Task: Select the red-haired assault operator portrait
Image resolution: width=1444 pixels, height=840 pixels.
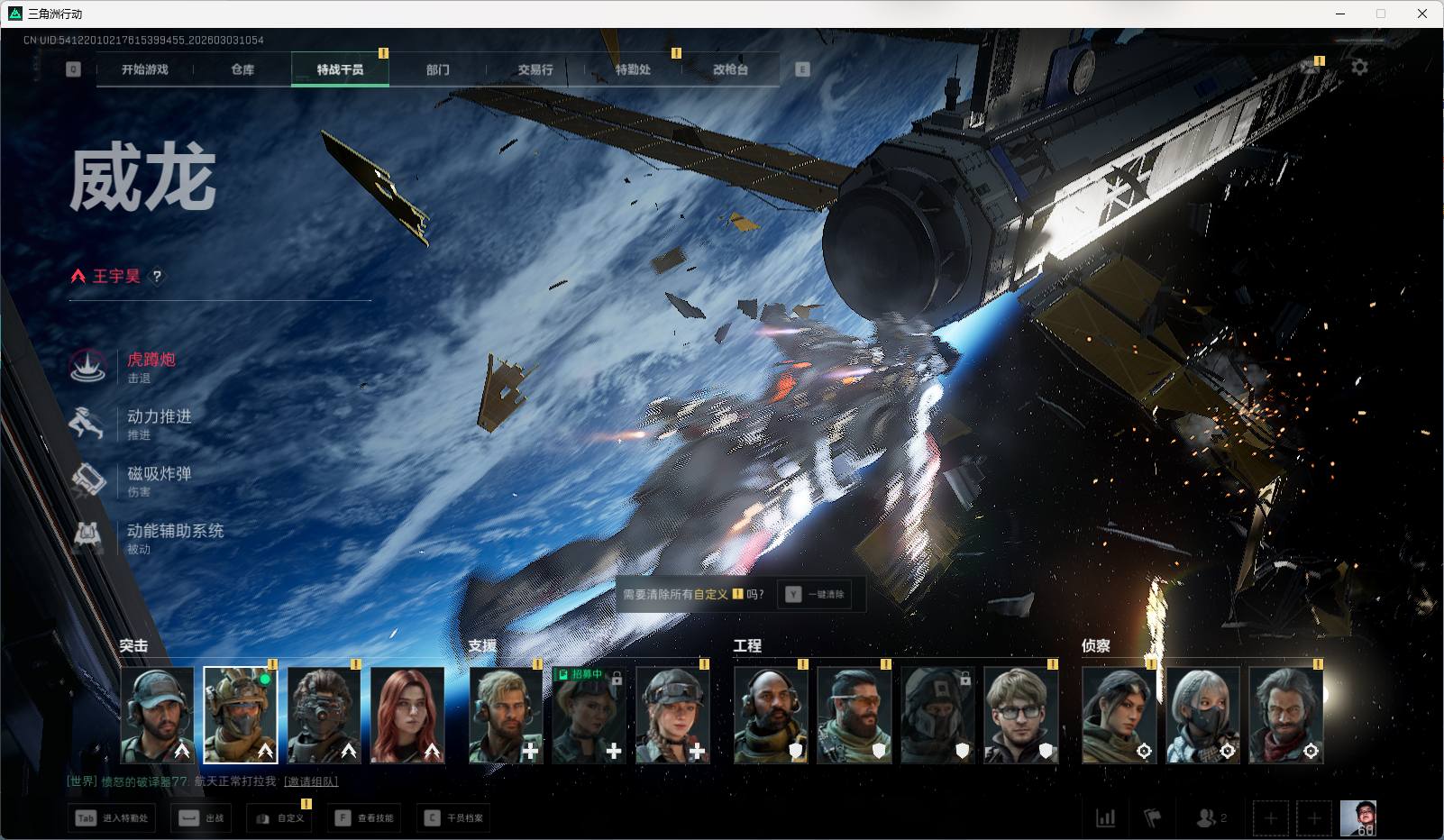Action: coord(407,715)
